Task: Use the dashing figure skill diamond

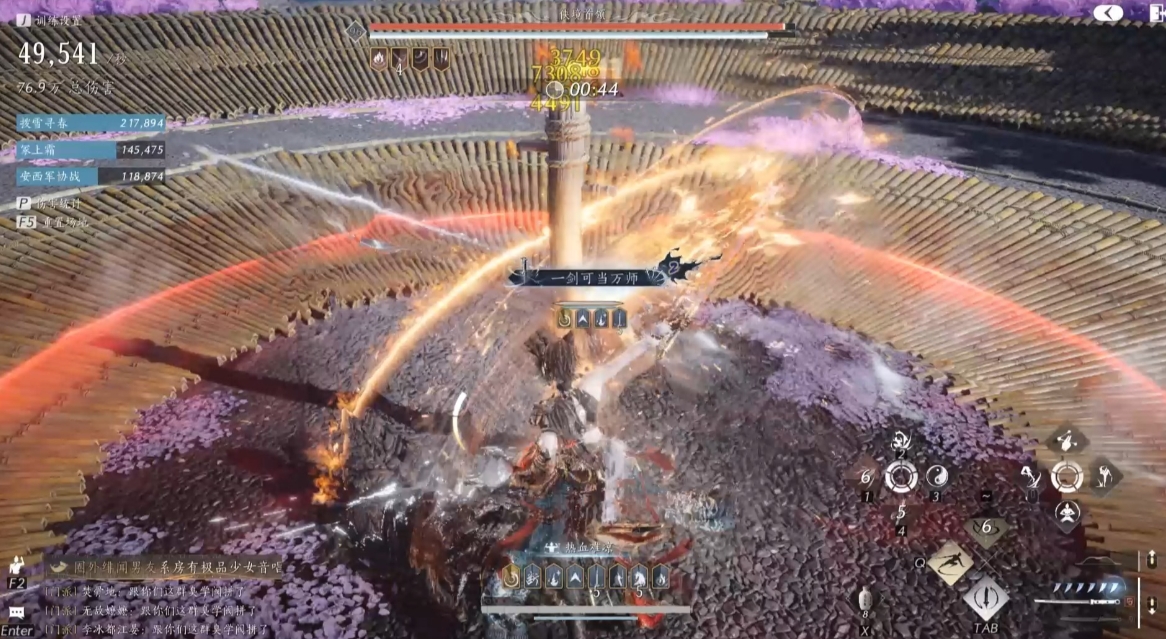Action: tap(949, 563)
